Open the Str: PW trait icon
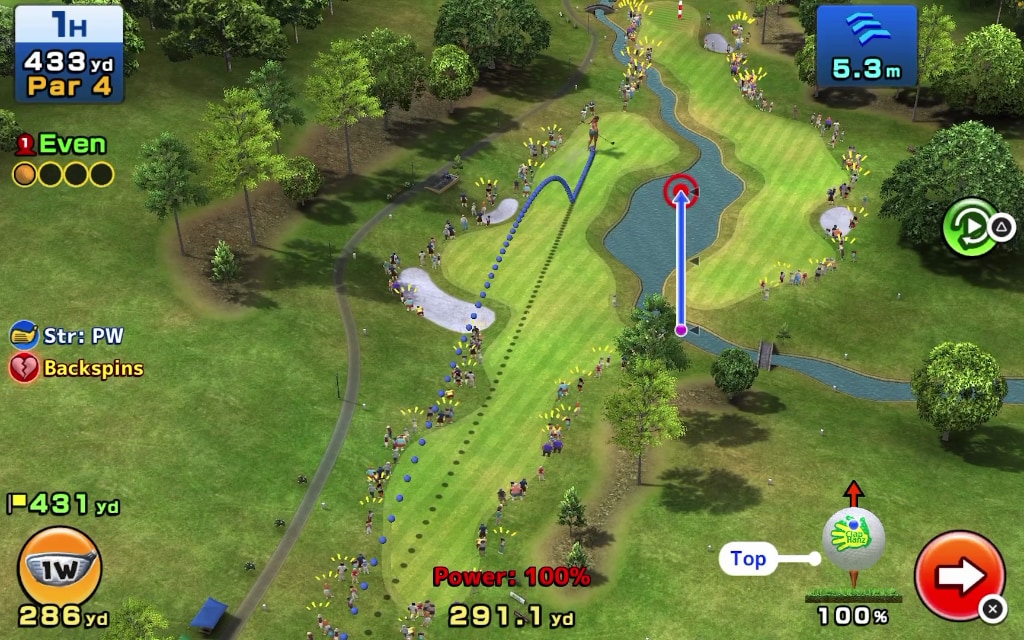 [24, 335]
